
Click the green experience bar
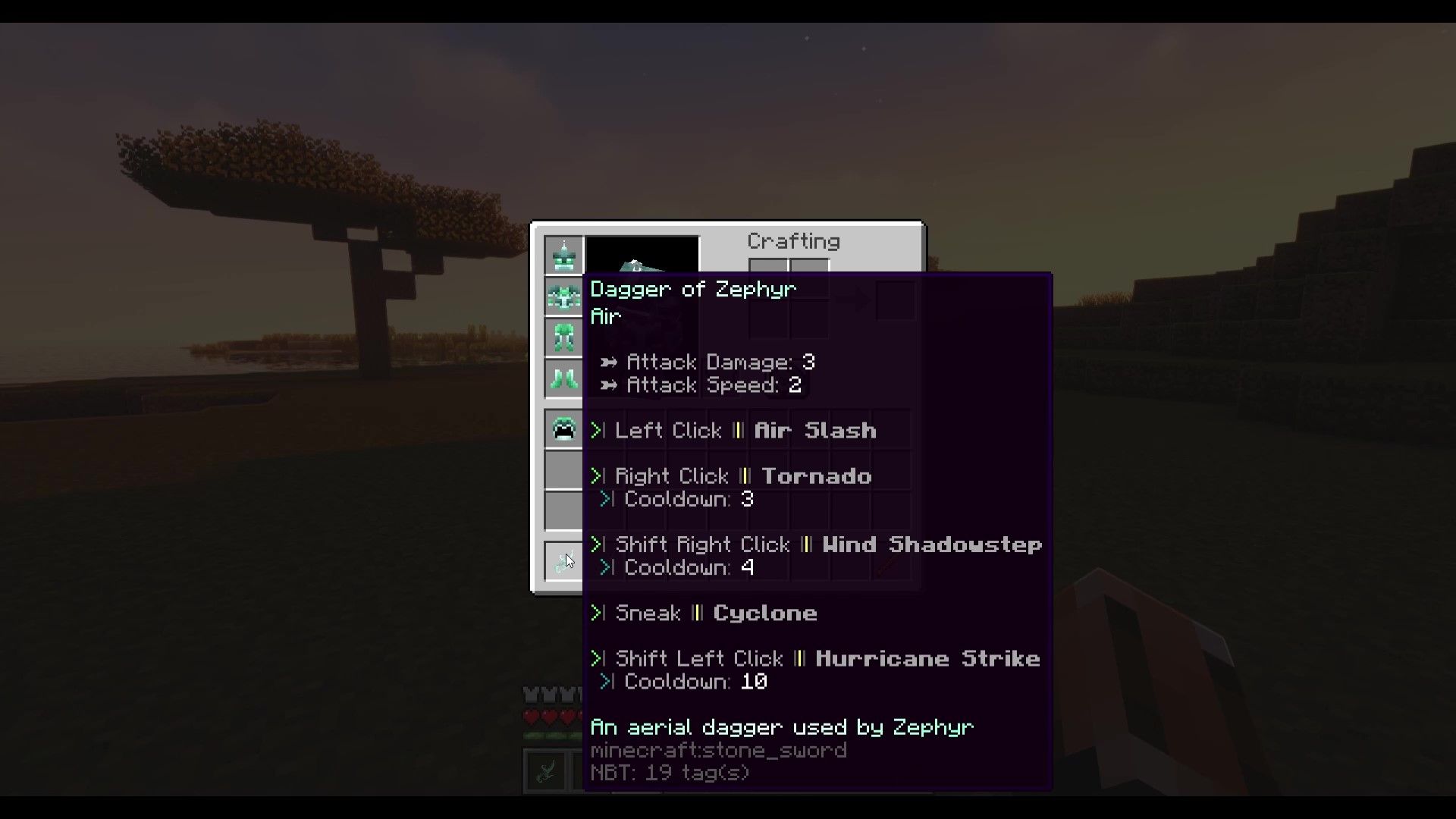click(x=550, y=737)
